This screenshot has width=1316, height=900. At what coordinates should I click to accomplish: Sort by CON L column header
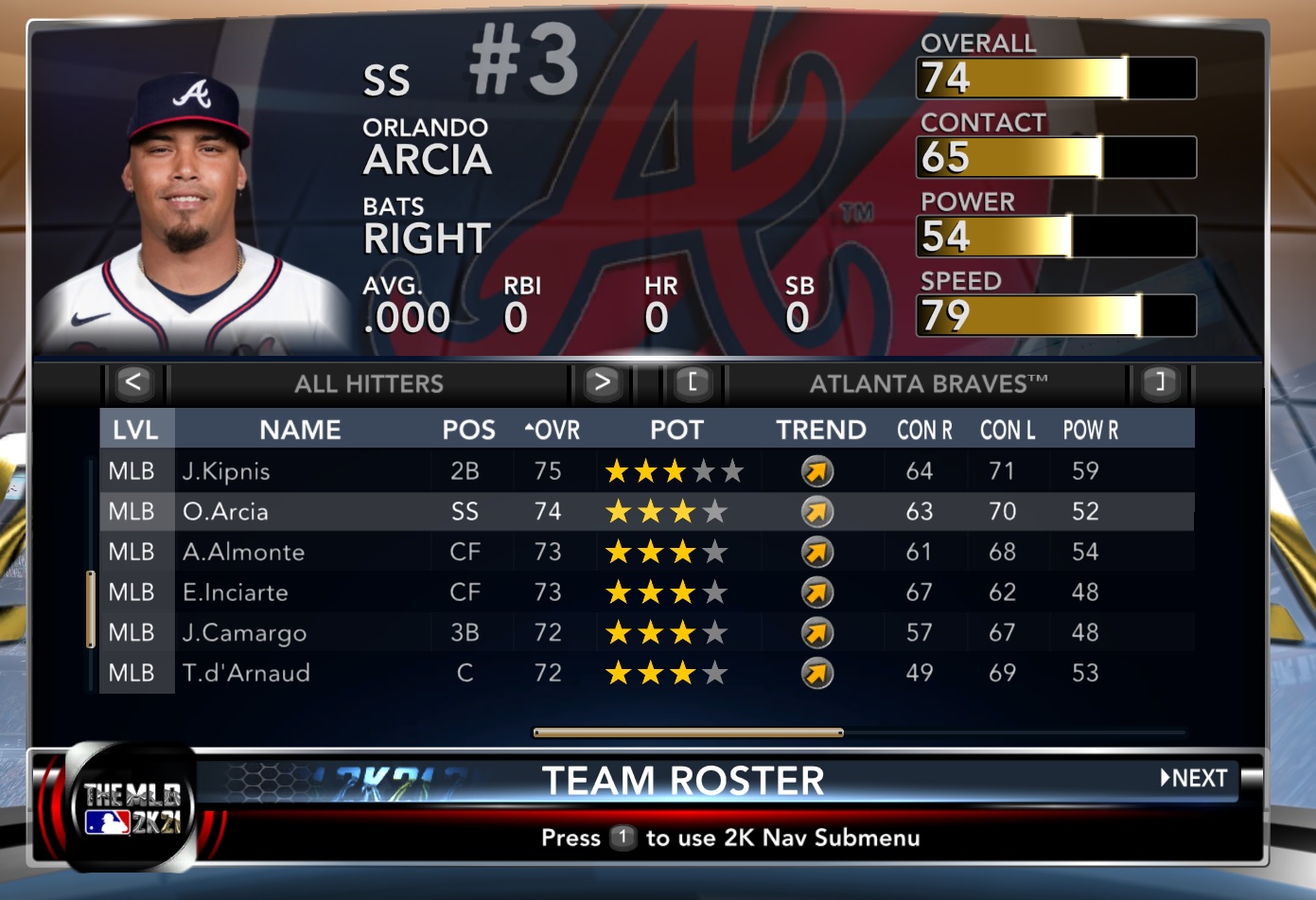[1008, 431]
